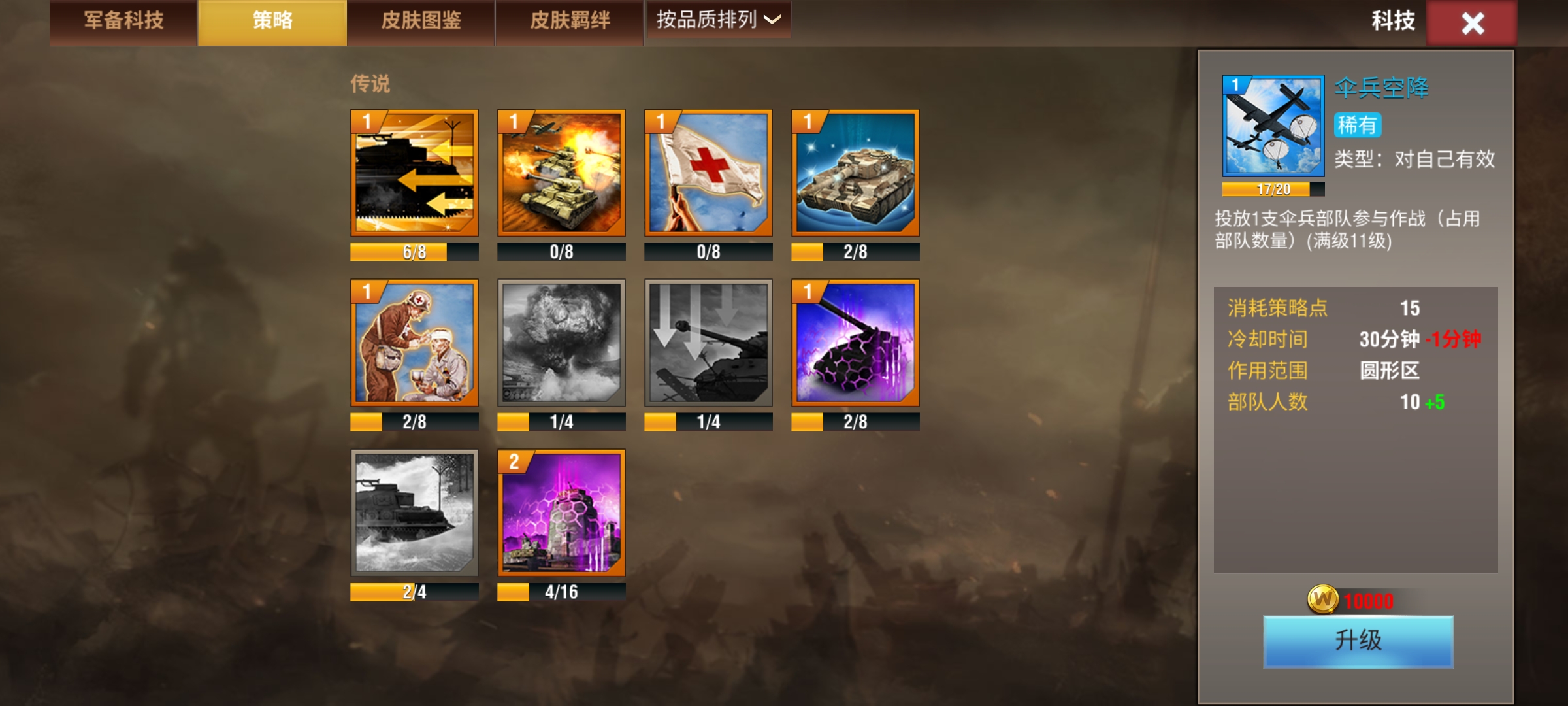
Task: Switch to the 皮肤羁绊 tab
Action: (x=570, y=22)
